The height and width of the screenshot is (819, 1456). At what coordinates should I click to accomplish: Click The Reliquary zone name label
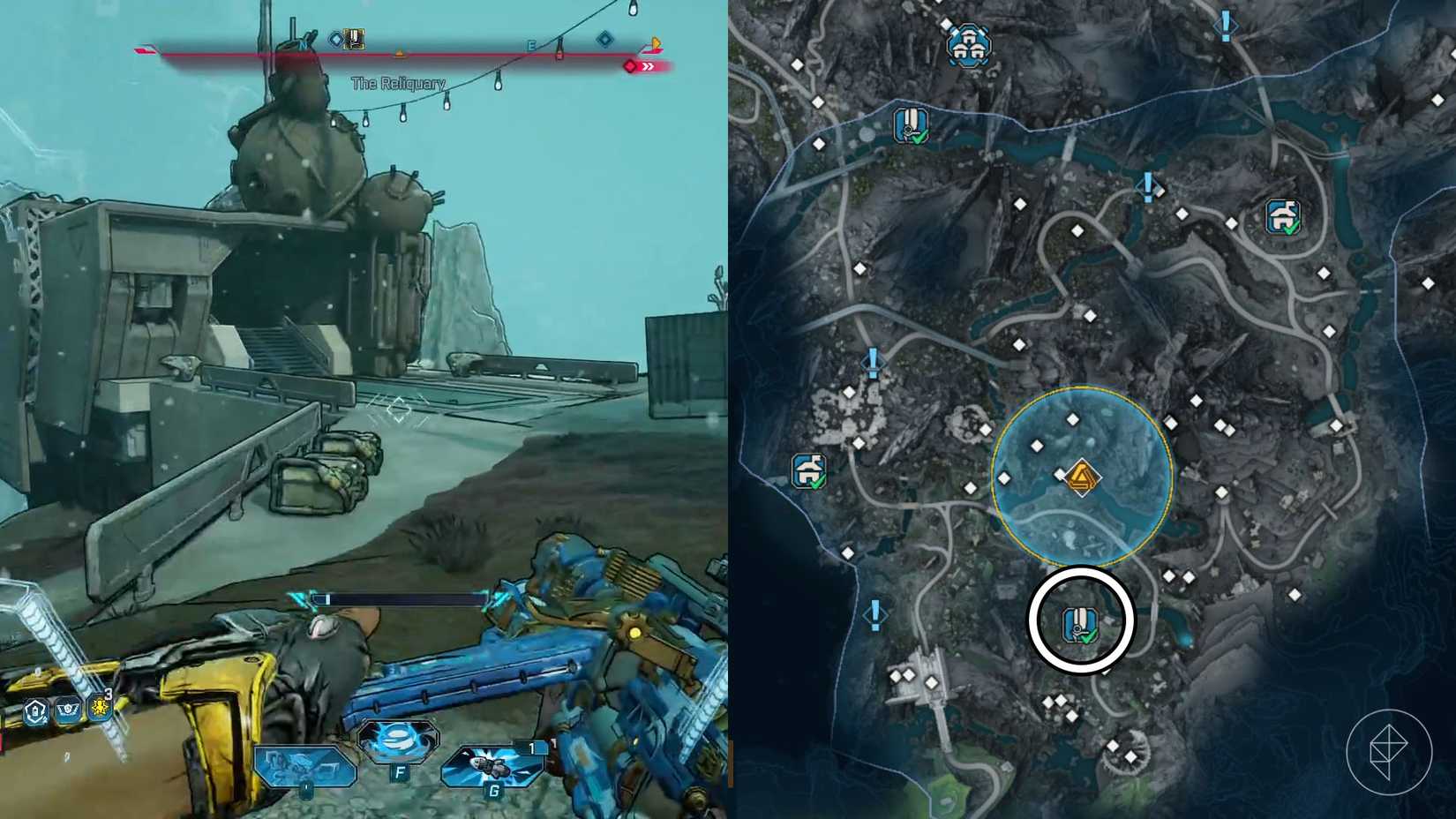pyautogui.click(x=400, y=85)
